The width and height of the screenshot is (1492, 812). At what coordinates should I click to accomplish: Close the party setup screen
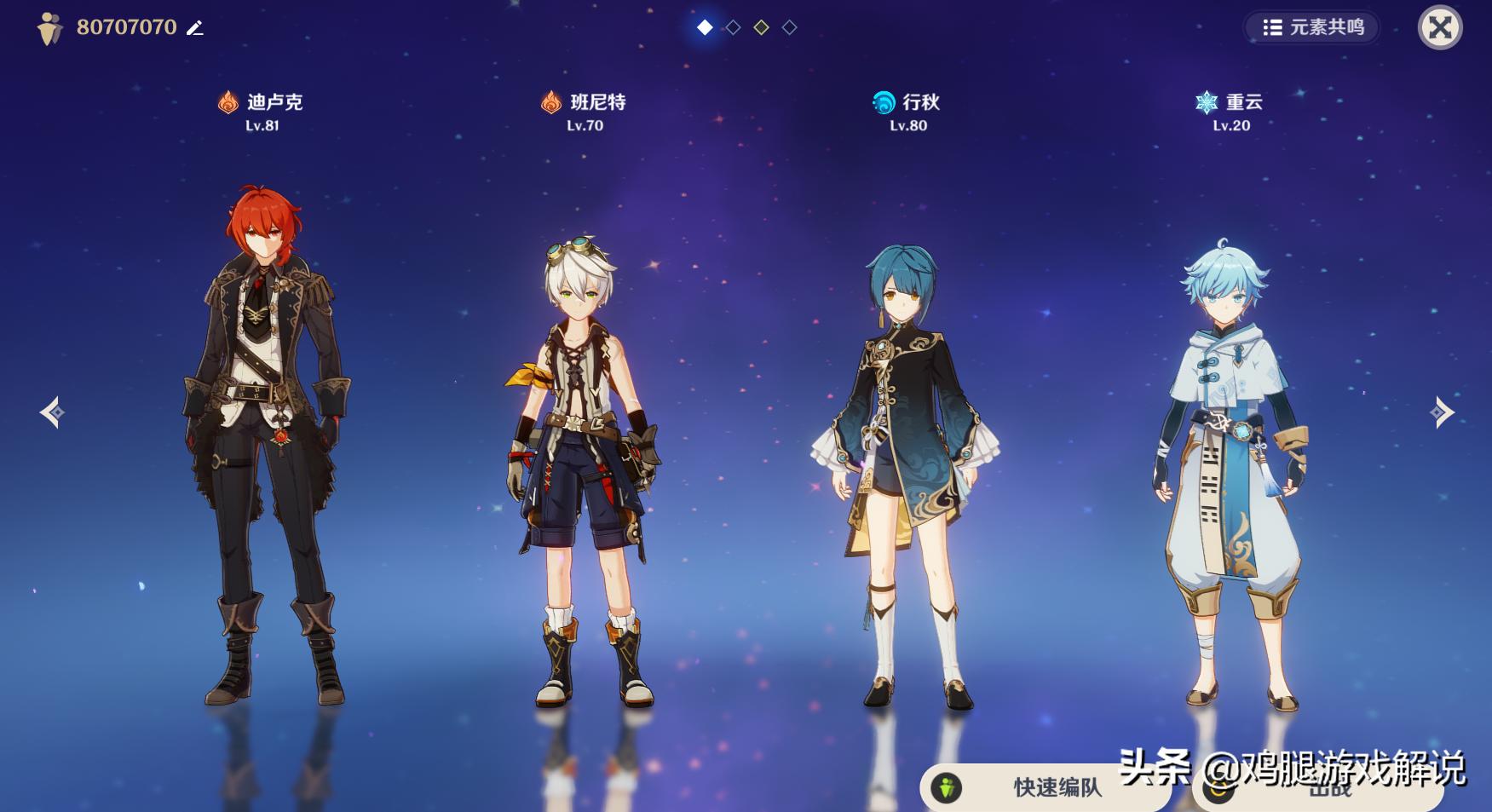click(x=1439, y=28)
